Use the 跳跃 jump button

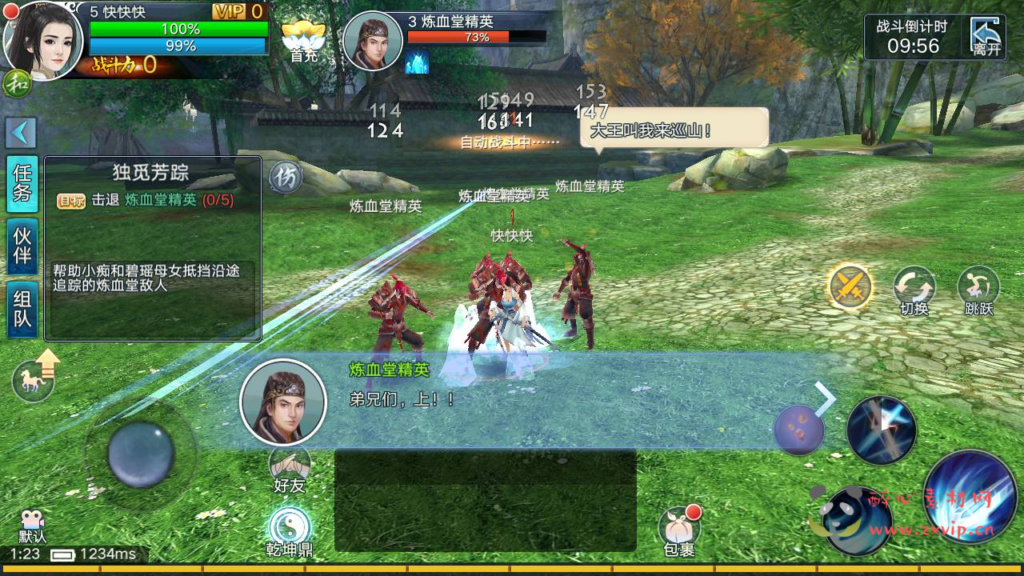click(978, 290)
